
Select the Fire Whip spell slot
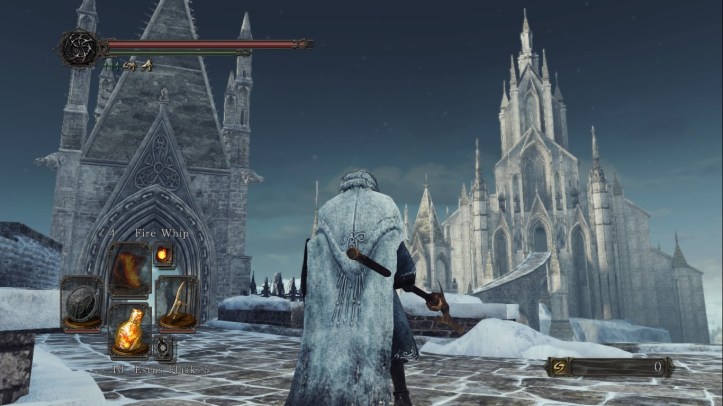click(130, 268)
